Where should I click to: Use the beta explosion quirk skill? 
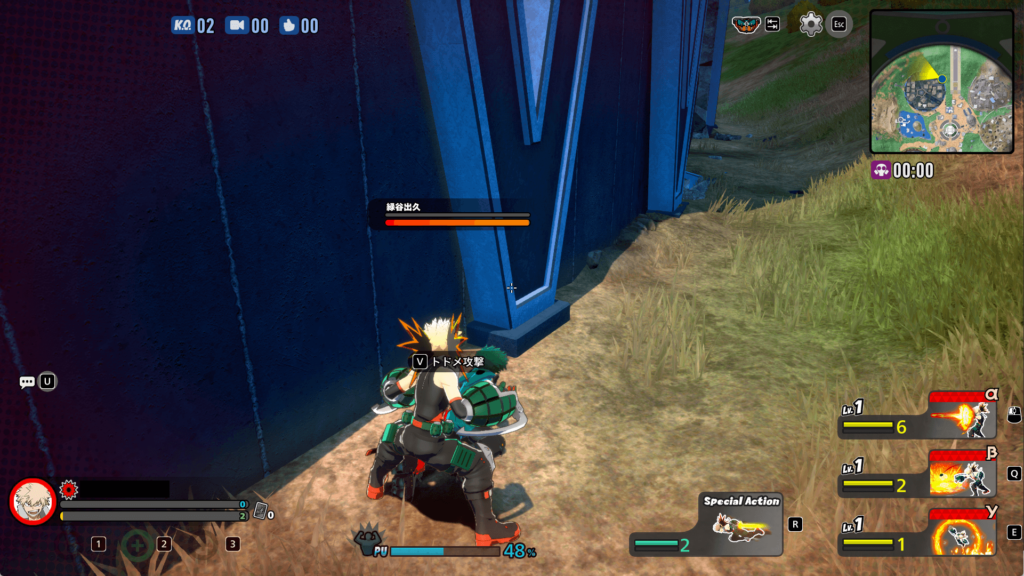[962, 474]
